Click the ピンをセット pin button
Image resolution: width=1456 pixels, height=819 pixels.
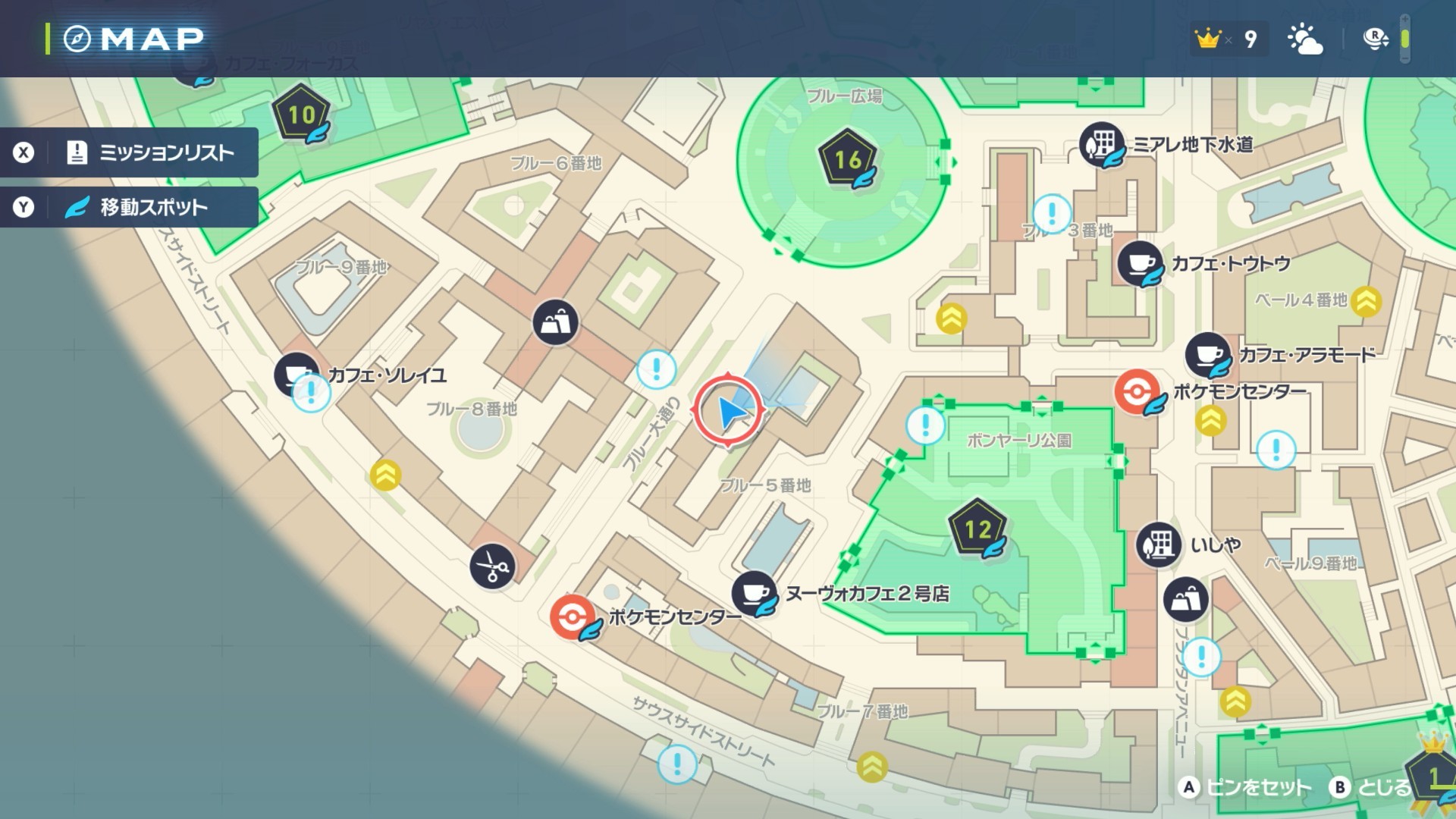pyautogui.click(x=1245, y=787)
